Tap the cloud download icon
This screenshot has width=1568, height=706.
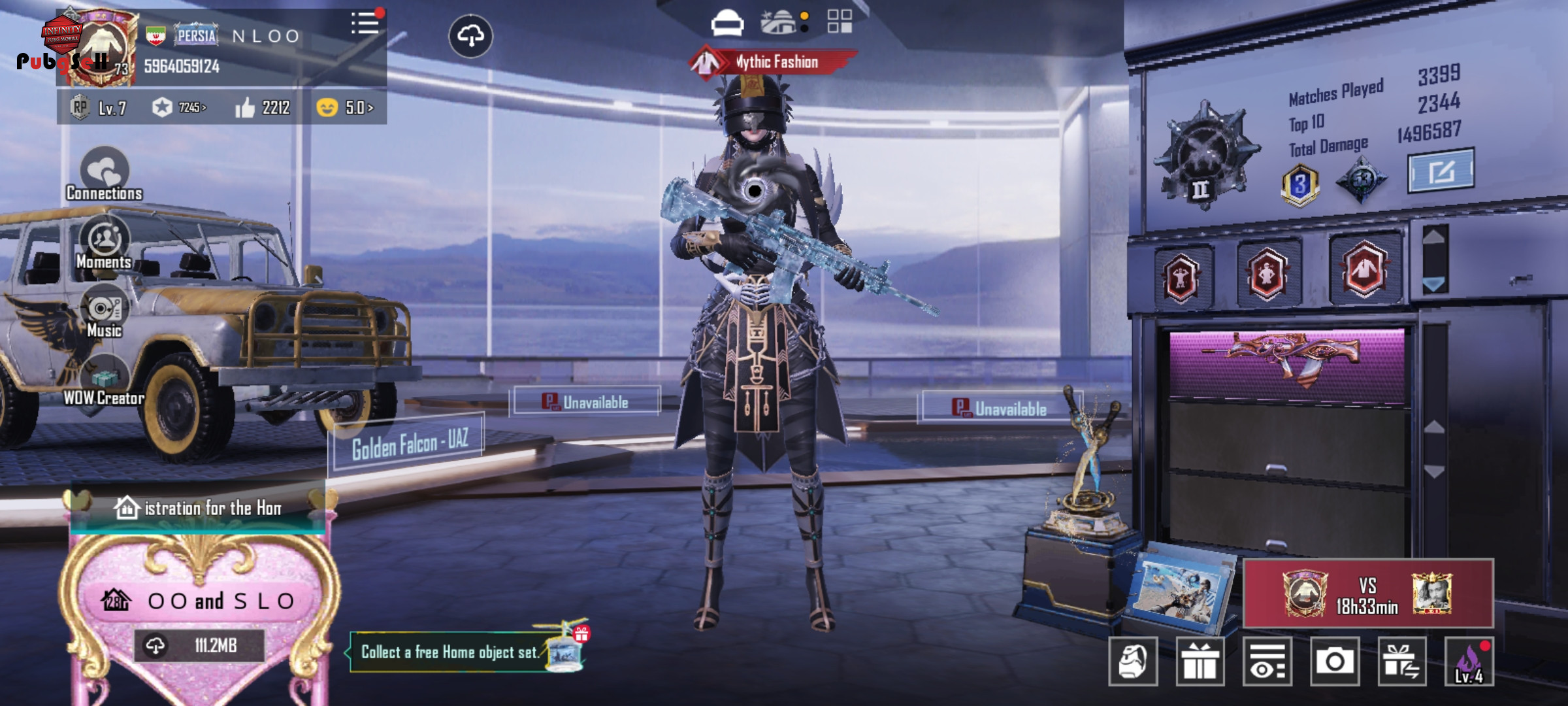[470, 36]
